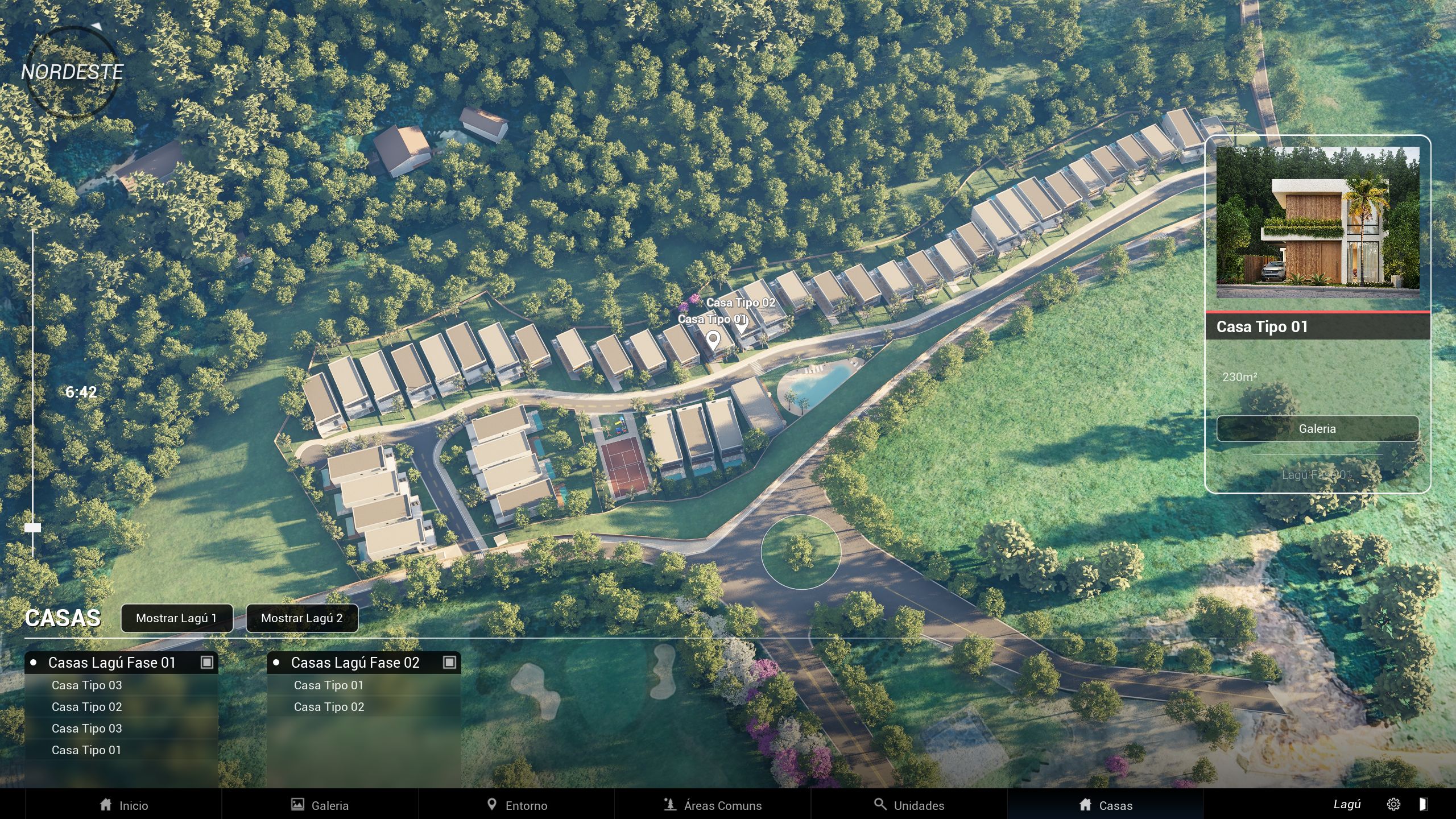Click the time-of-day slider handle
Screen dimensions: 1456x819
click(x=32, y=528)
